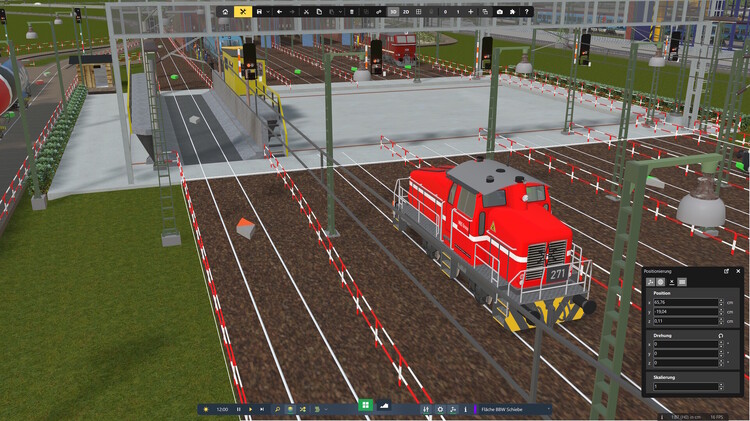This screenshot has height=421, width=750.
Task: Pop out the Positionierung panel window
Action: pos(727,271)
